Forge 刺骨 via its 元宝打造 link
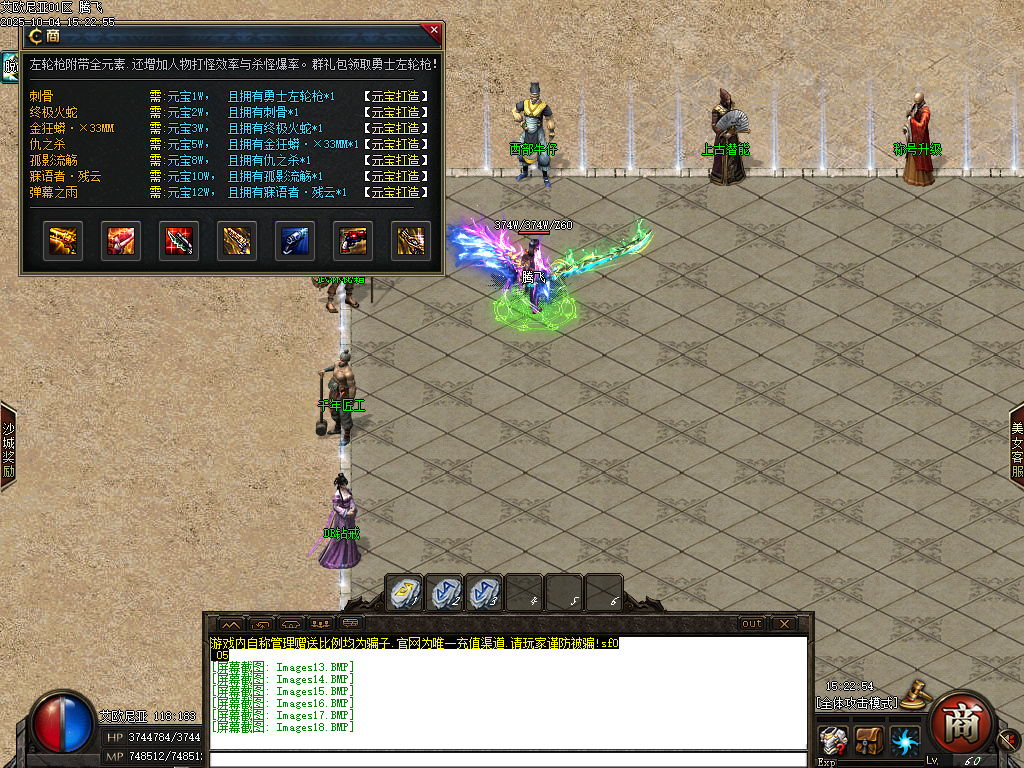 click(396, 97)
